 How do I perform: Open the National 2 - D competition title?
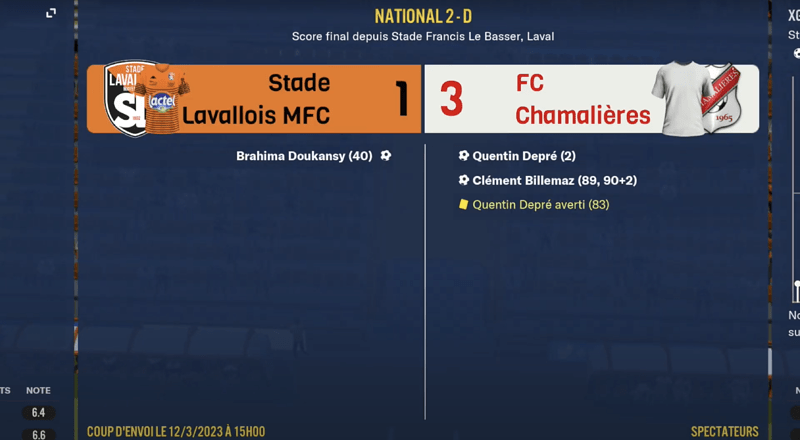click(422, 16)
